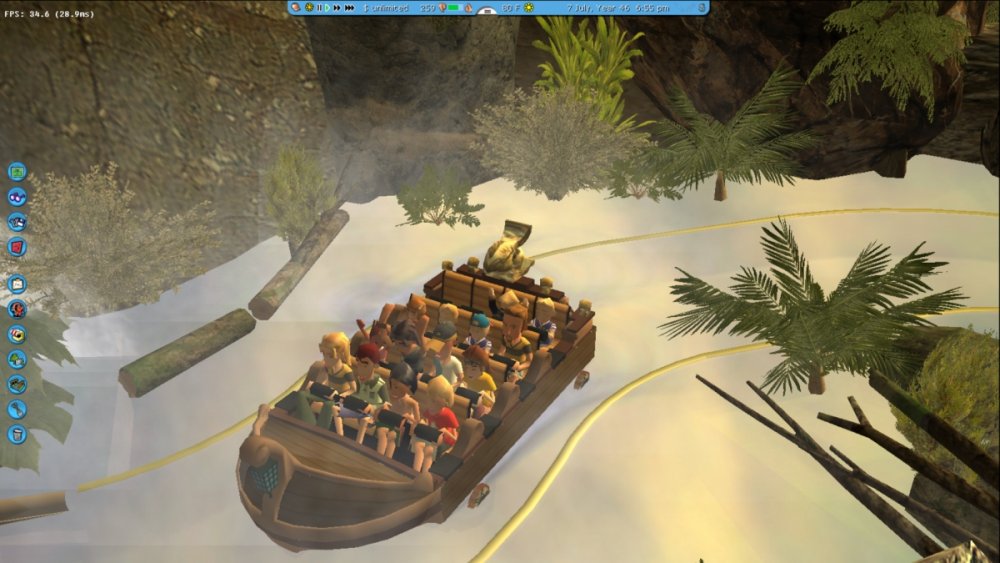1000x563 pixels.
Task: Select the shovel path-building tool
Action: click(x=17, y=409)
